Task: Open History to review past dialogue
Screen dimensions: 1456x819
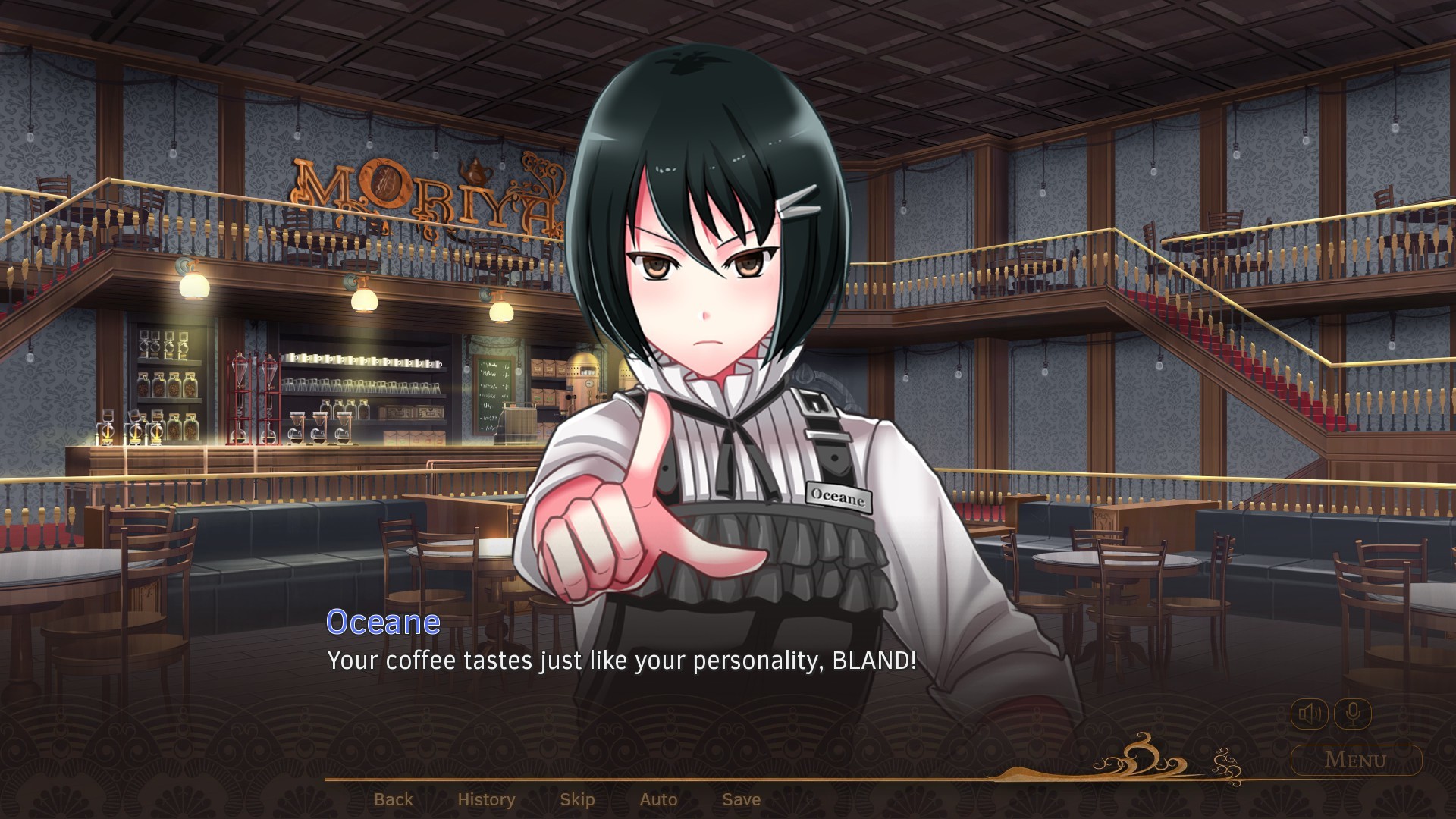Action: tap(486, 799)
